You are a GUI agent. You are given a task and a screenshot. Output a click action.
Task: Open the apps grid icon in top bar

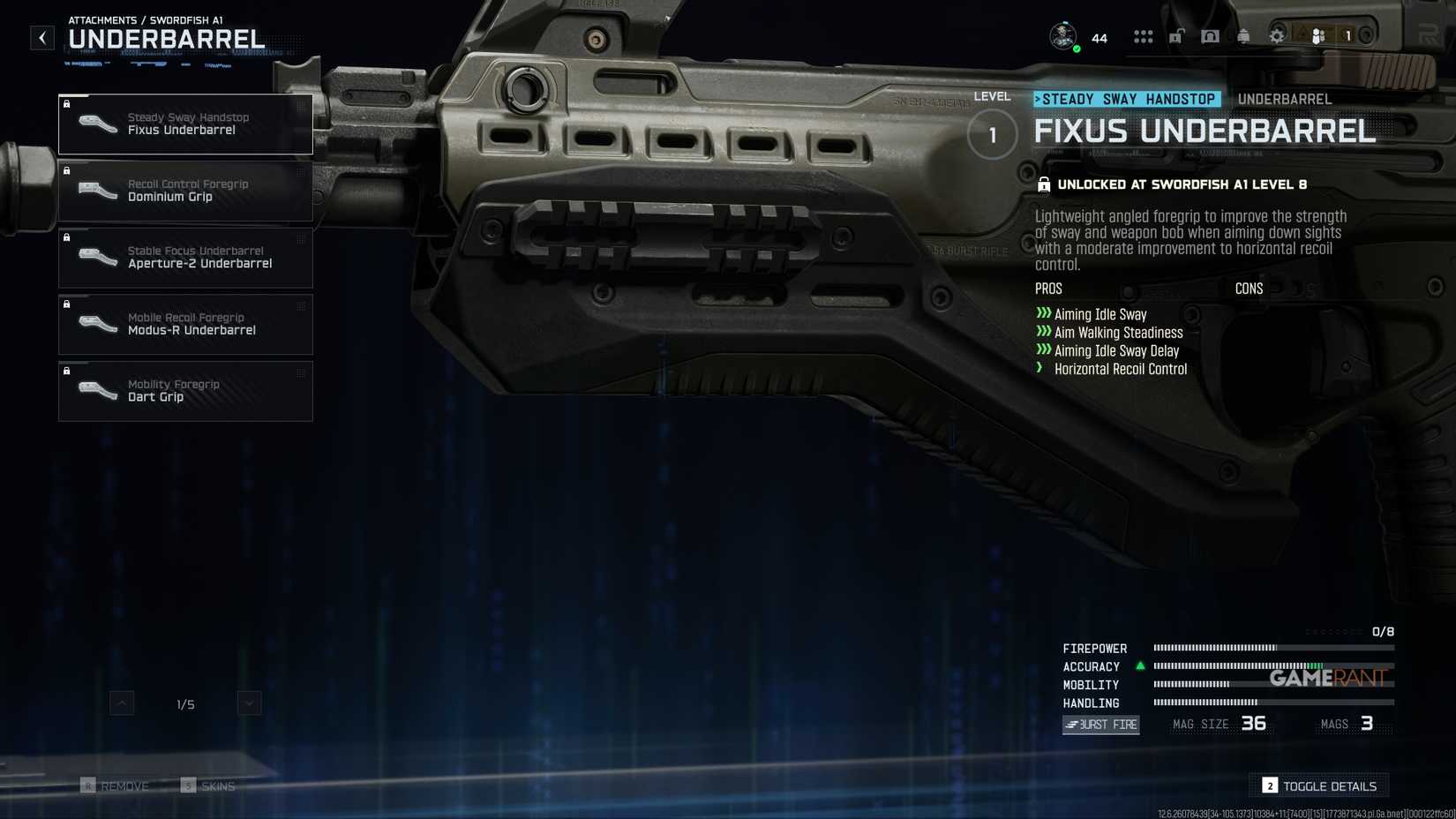1143,36
